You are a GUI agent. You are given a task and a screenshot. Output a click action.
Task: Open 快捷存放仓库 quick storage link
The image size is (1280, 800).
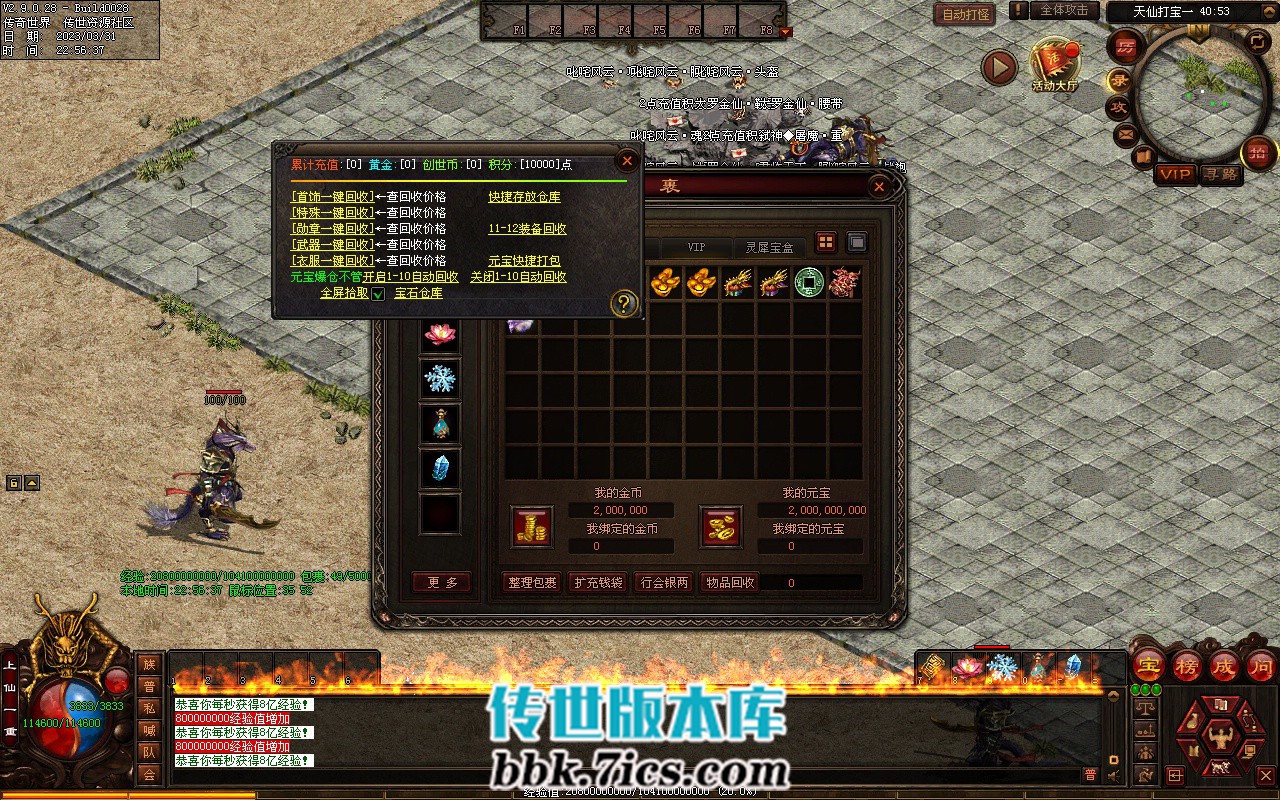[524, 197]
